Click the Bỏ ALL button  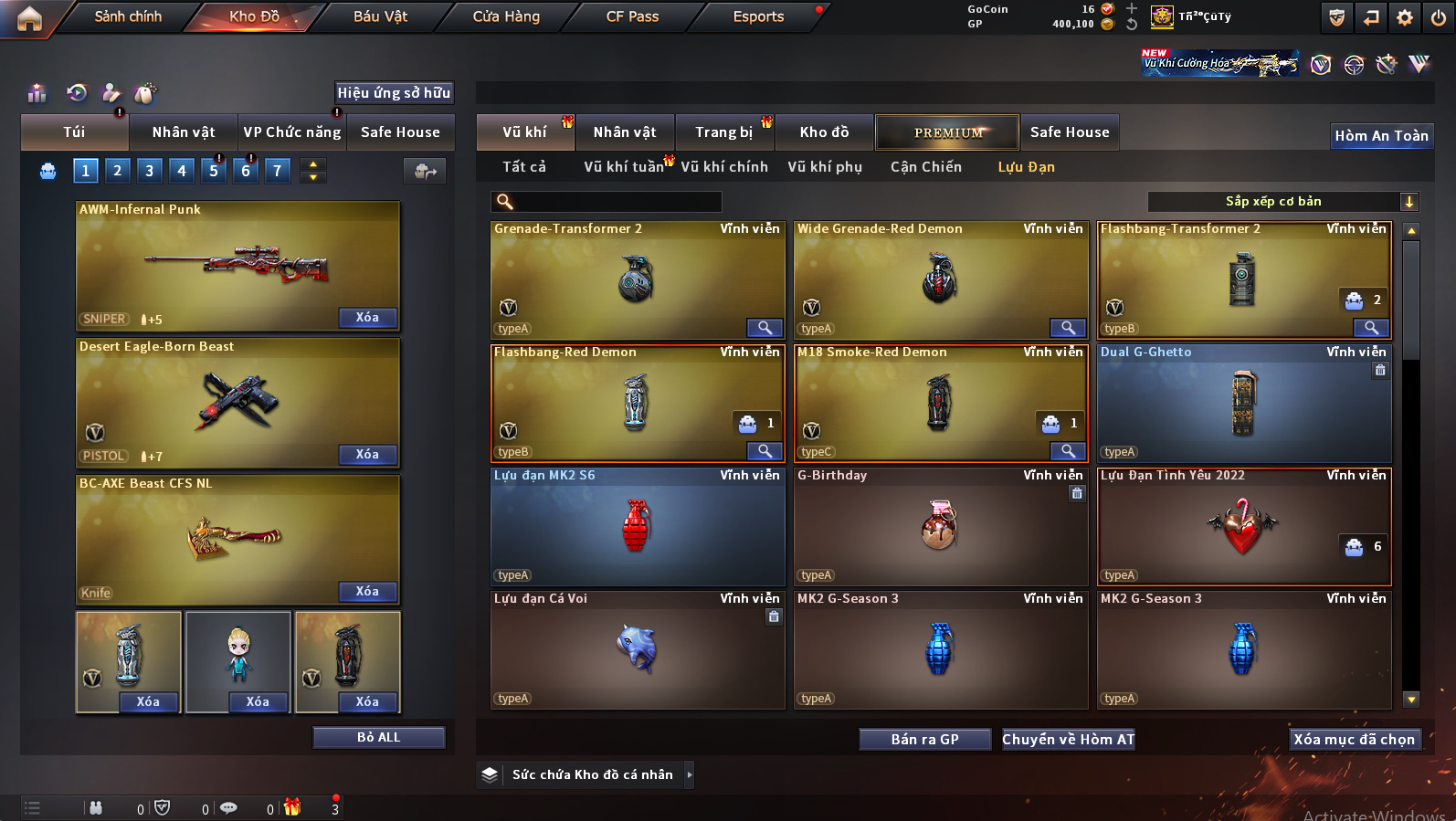378,738
